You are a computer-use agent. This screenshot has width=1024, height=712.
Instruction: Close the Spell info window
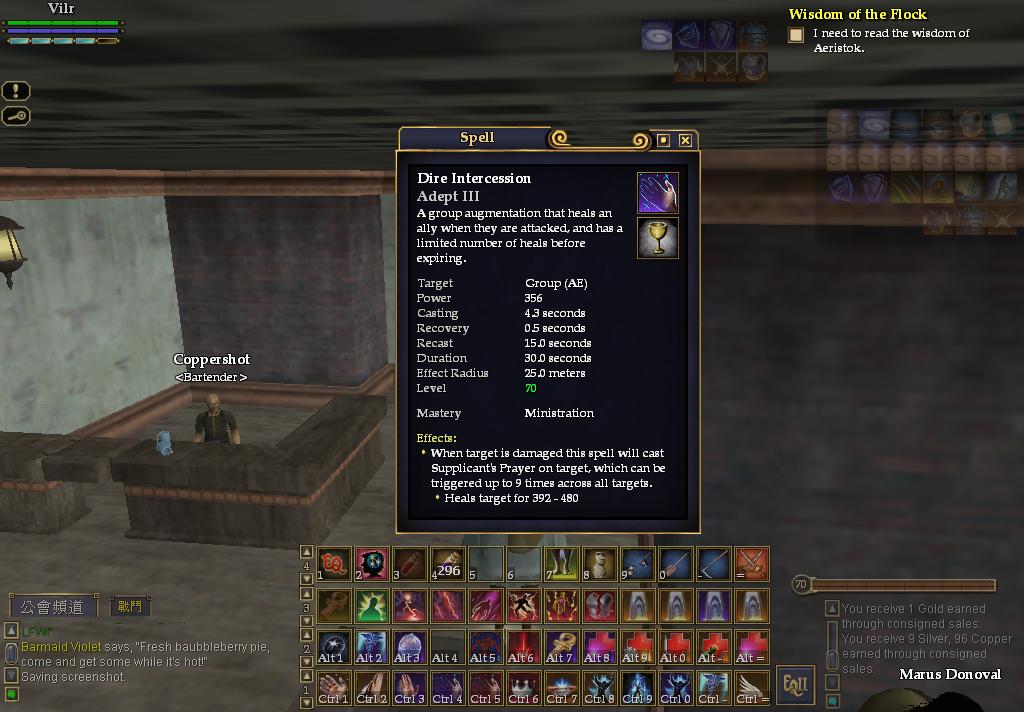(685, 140)
